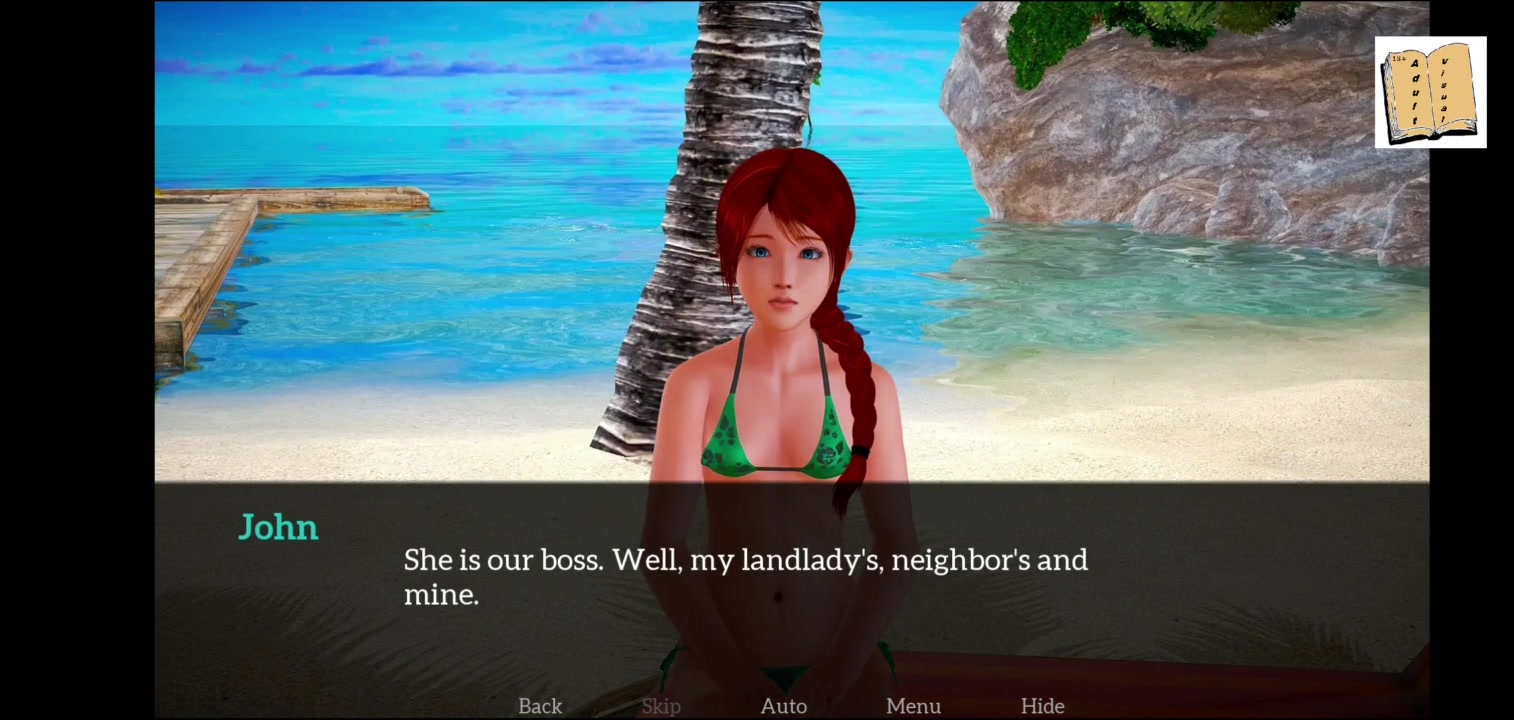Go back with the Back button
The width and height of the screenshot is (1514, 720).
[540, 706]
